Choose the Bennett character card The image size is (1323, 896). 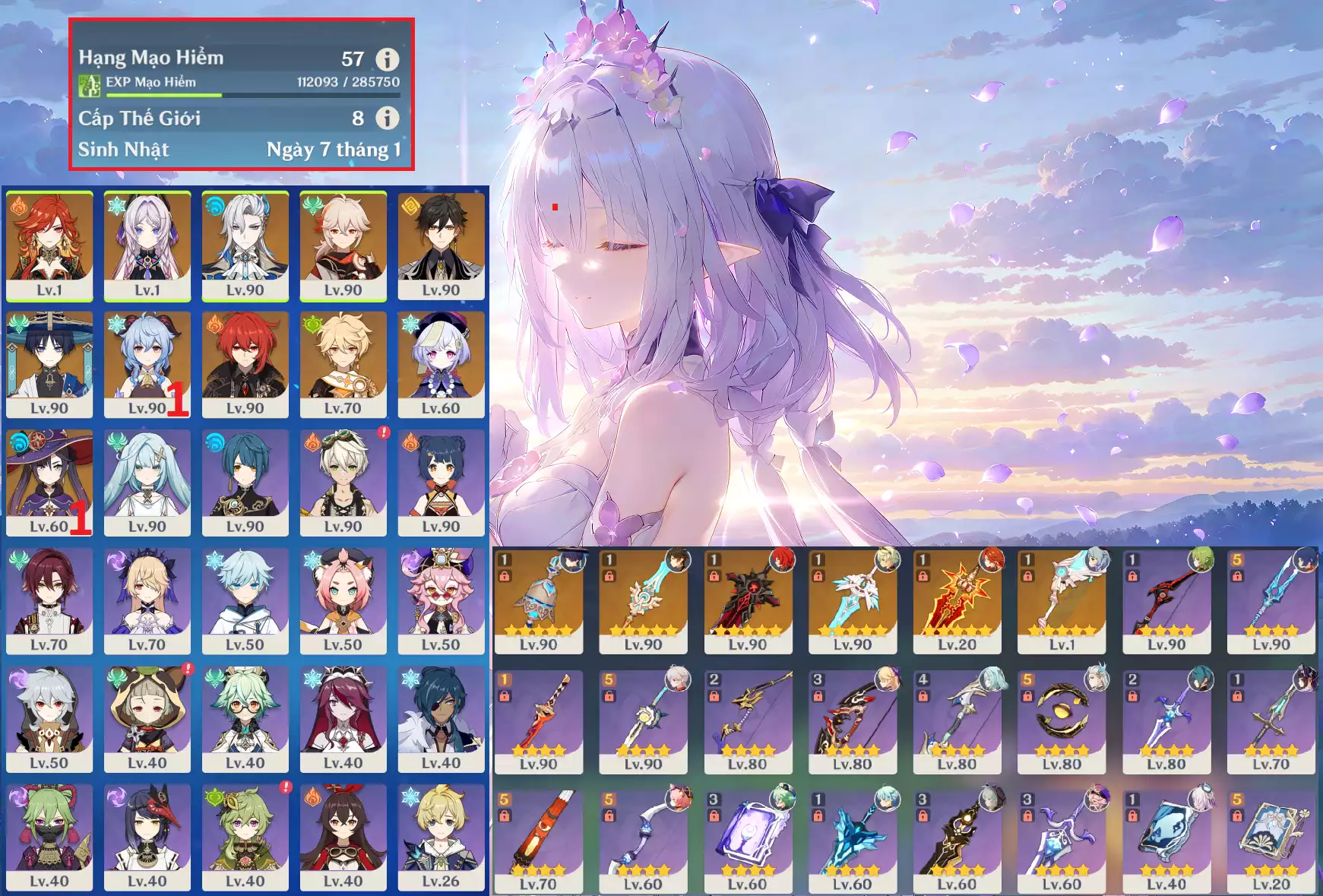coord(343,483)
